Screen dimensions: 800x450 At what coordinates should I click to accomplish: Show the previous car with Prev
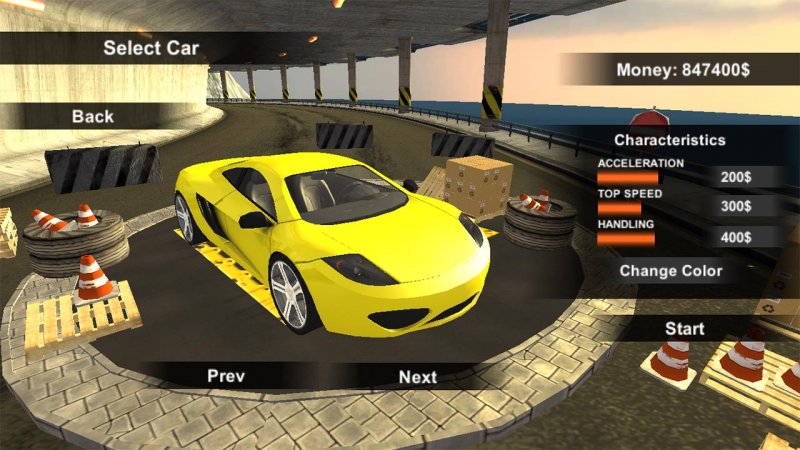click(x=226, y=376)
